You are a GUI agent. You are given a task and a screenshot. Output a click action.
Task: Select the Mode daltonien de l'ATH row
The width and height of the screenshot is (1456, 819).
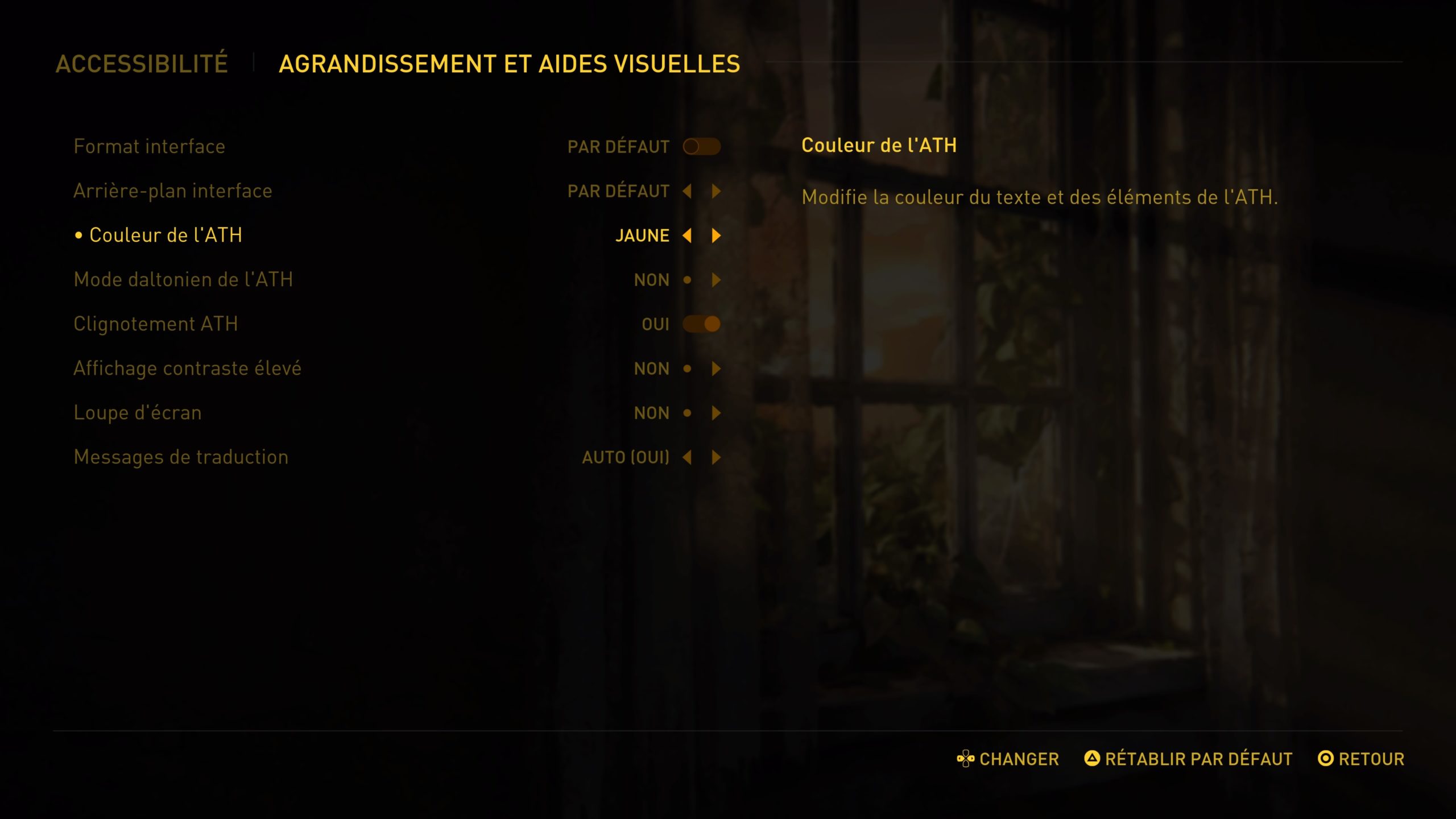(x=183, y=280)
